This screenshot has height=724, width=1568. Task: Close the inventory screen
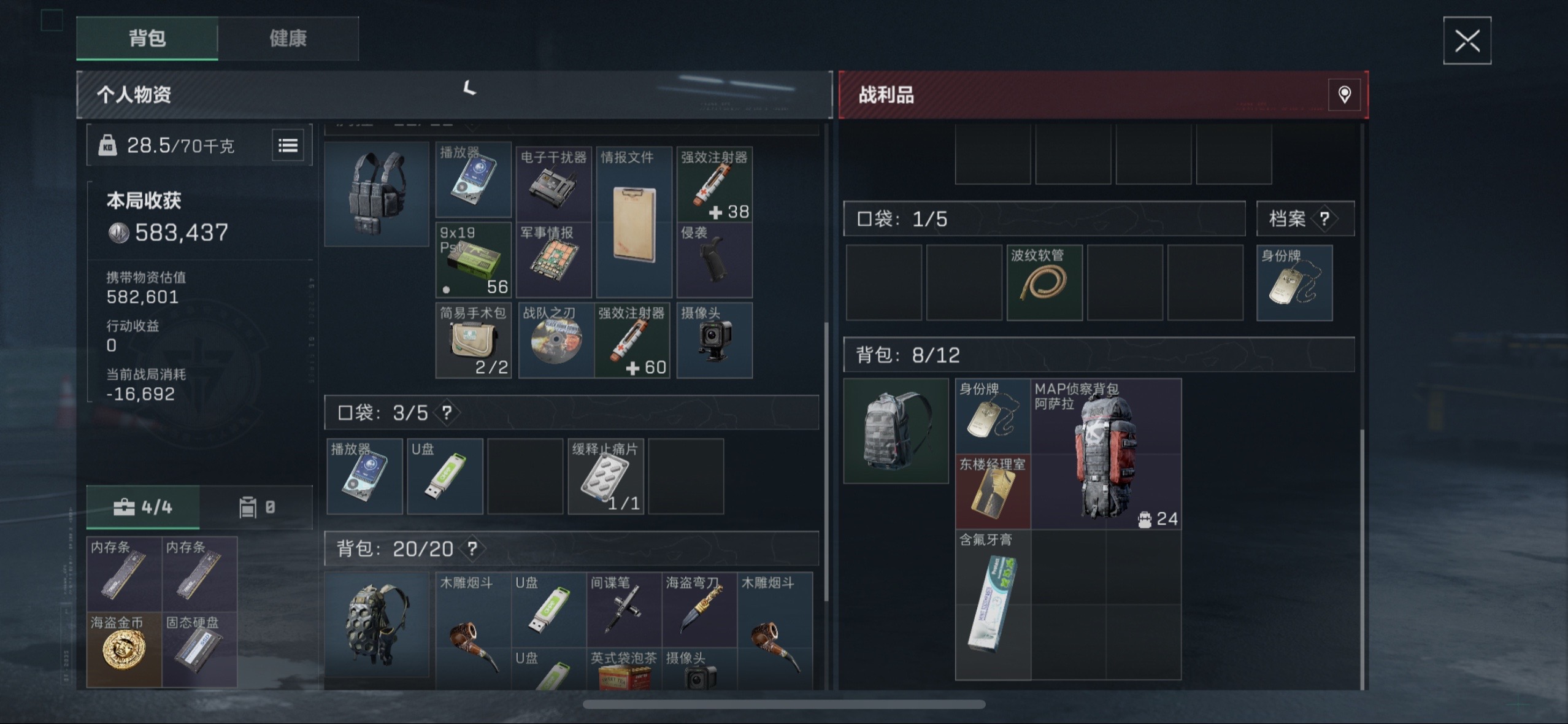coord(1467,41)
